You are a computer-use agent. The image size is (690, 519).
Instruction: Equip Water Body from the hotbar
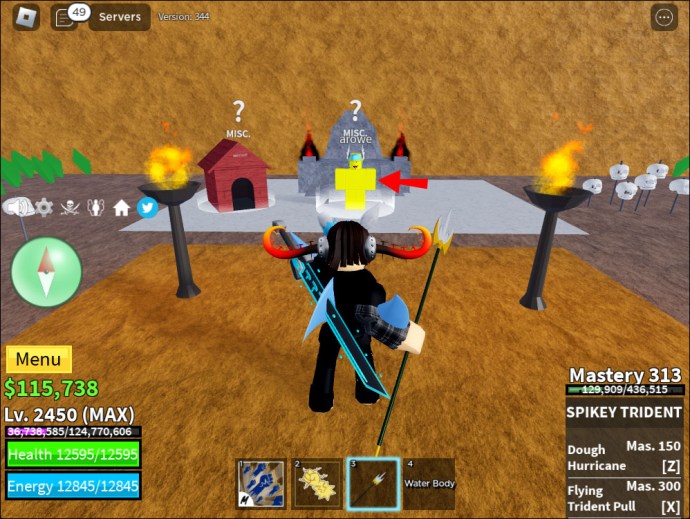click(x=427, y=483)
